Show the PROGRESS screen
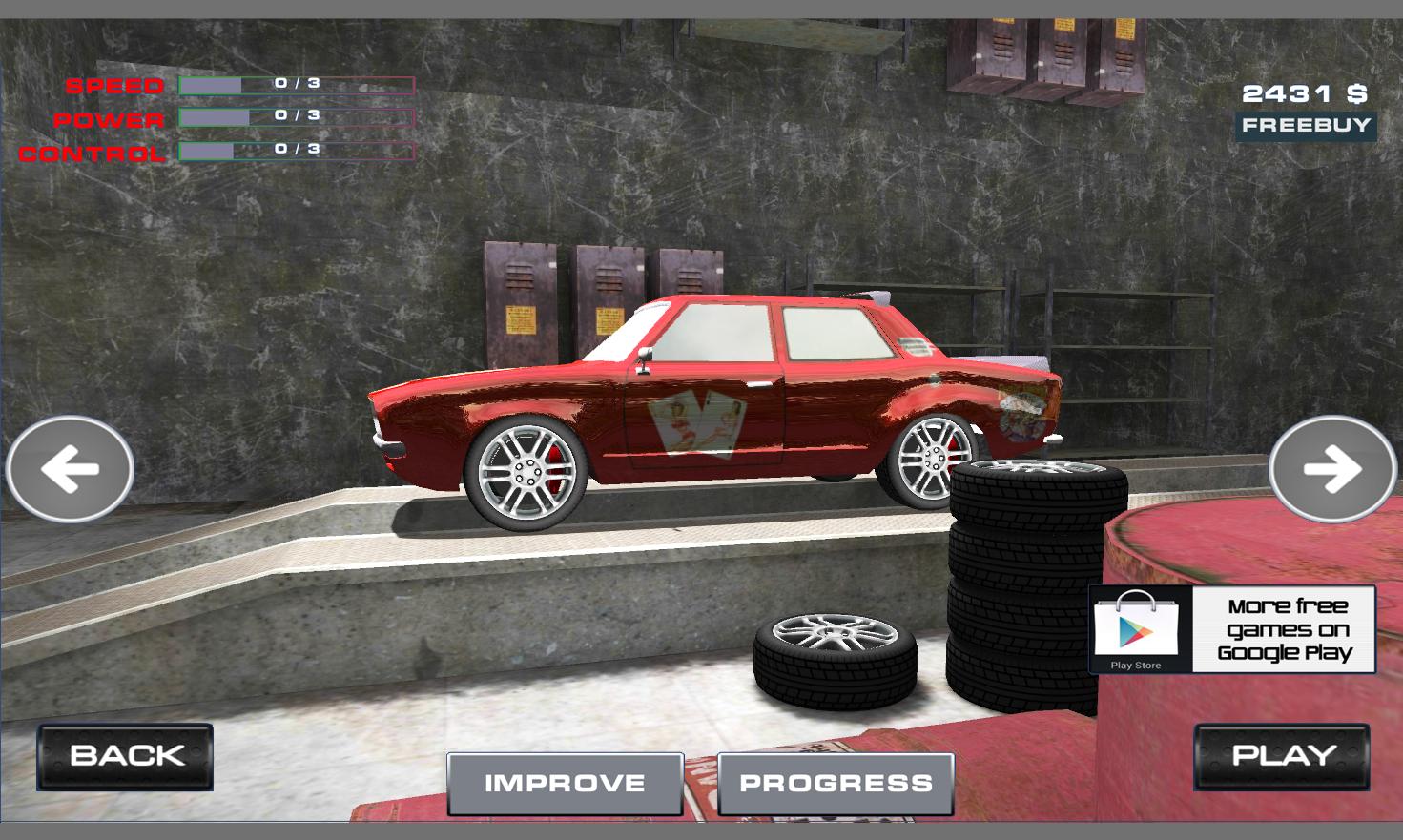Image resolution: width=1403 pixels, height=840 pixels. point(836,784)
